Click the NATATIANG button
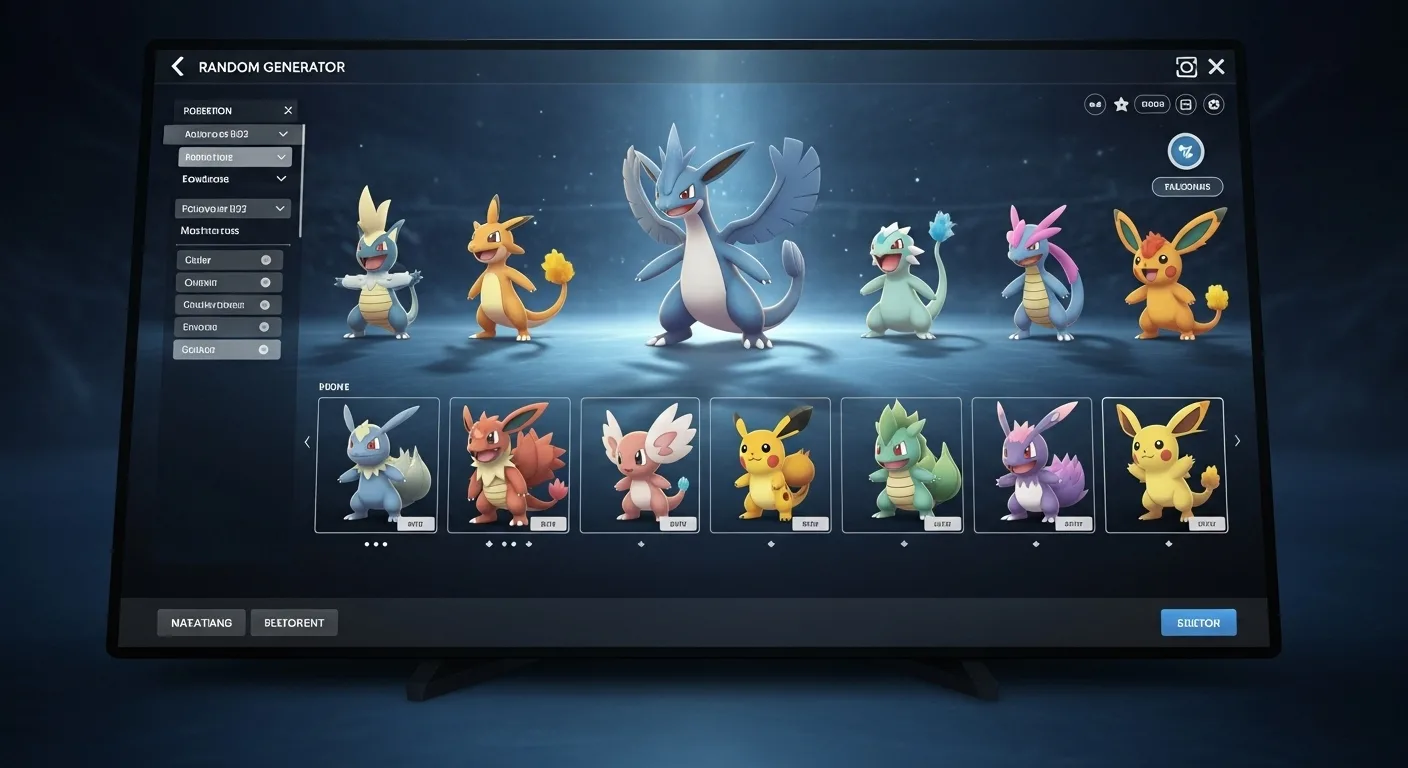The height and width of the screenshot is (768, 1408). (x=201, y=623)
